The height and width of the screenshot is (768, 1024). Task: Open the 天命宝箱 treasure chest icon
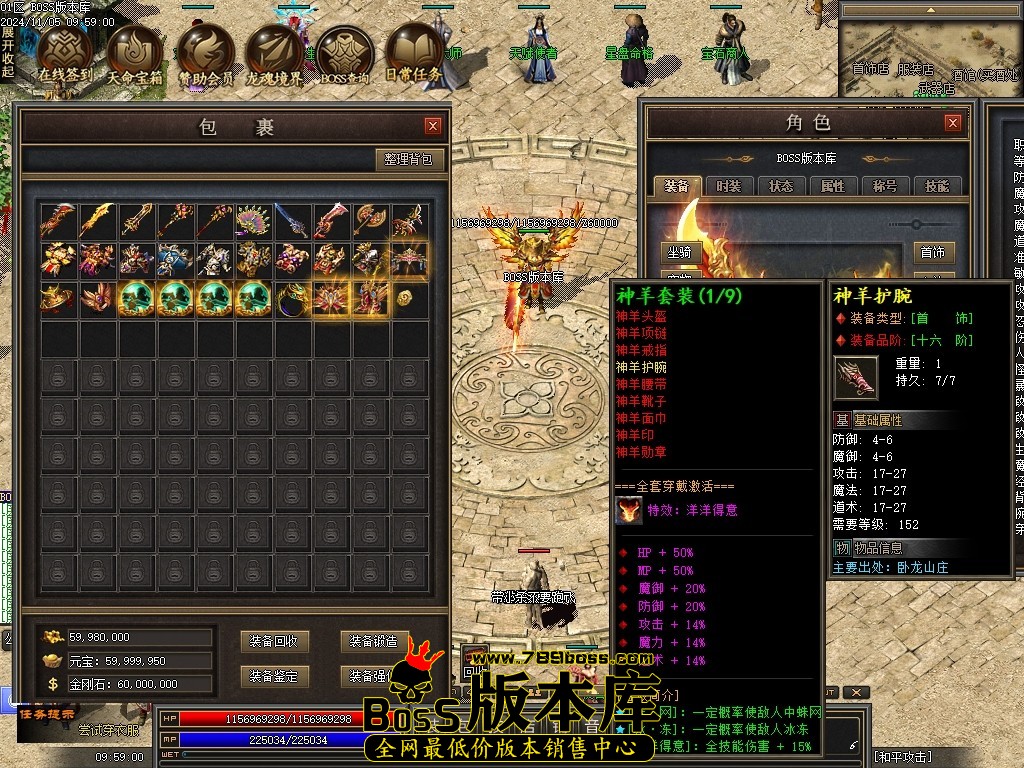pos(135,52)
